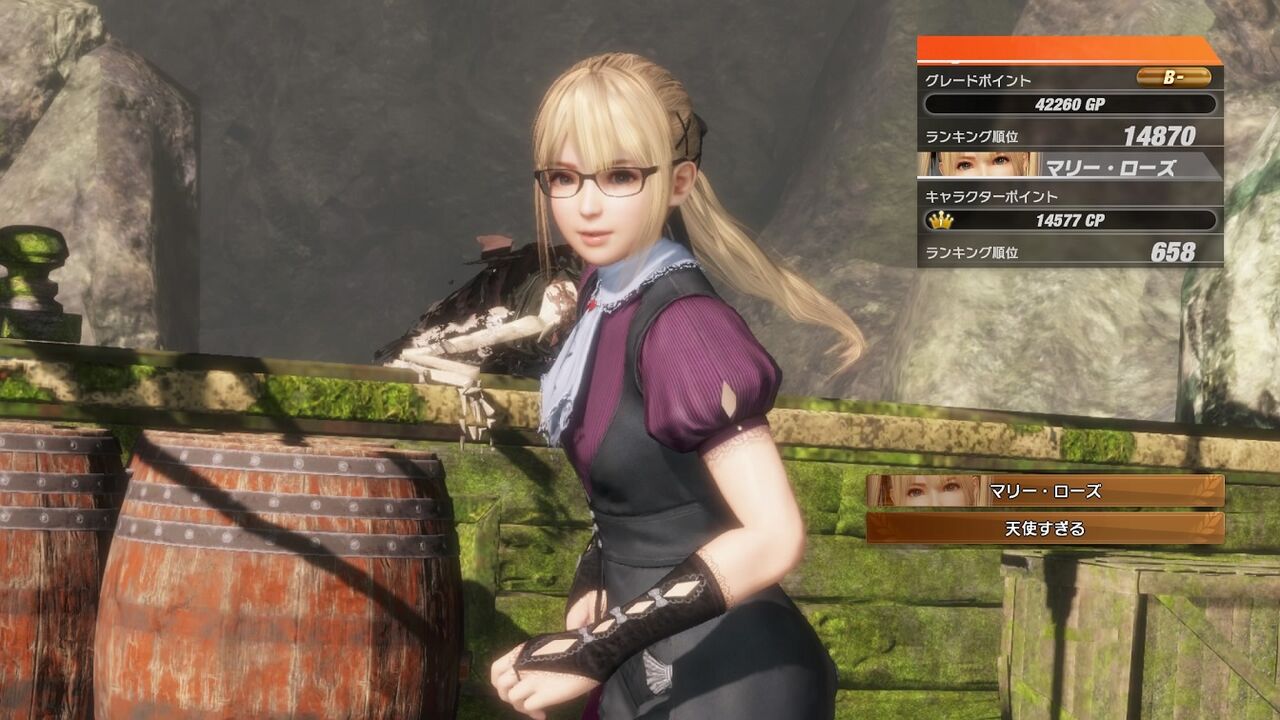Click the 天使すぎる title banner
This screenshot has height=720, width=1280.
click(x=1045, y=528)
